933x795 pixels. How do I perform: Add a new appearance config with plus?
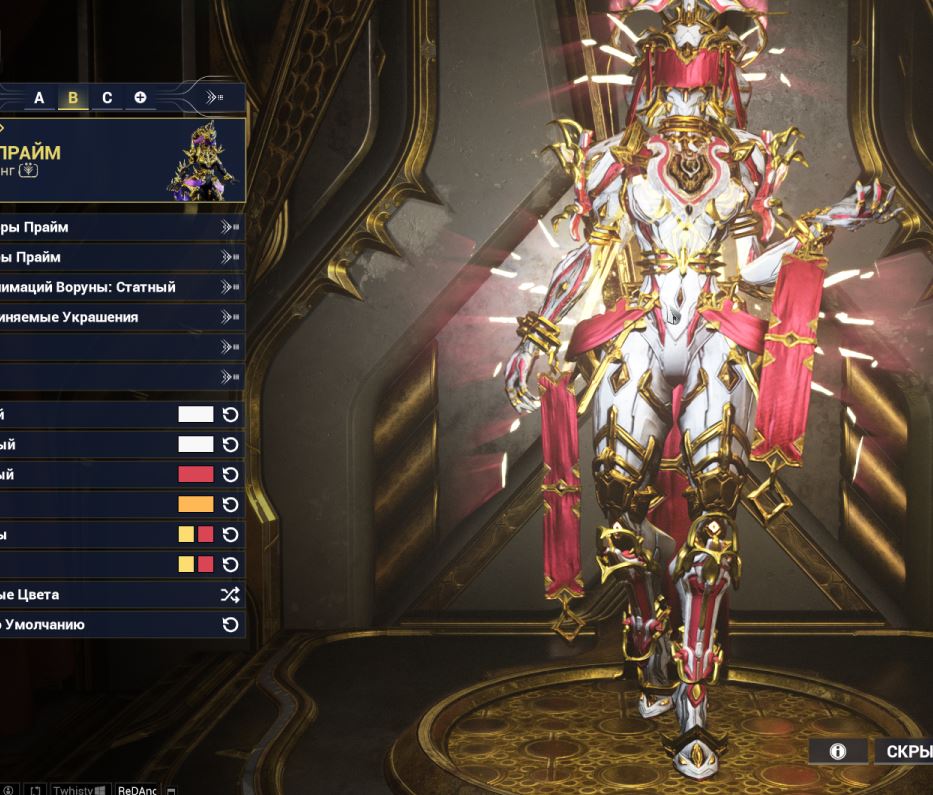click(140, 98)
